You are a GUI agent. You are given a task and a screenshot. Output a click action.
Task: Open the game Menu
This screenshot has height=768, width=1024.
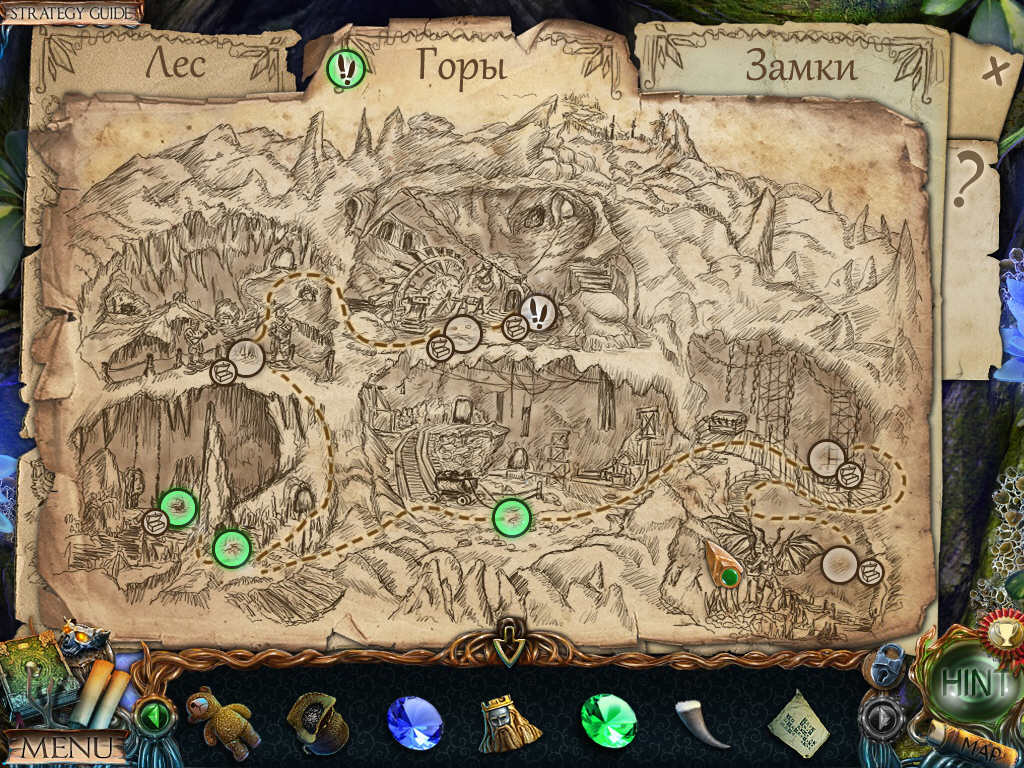point(67,747)
